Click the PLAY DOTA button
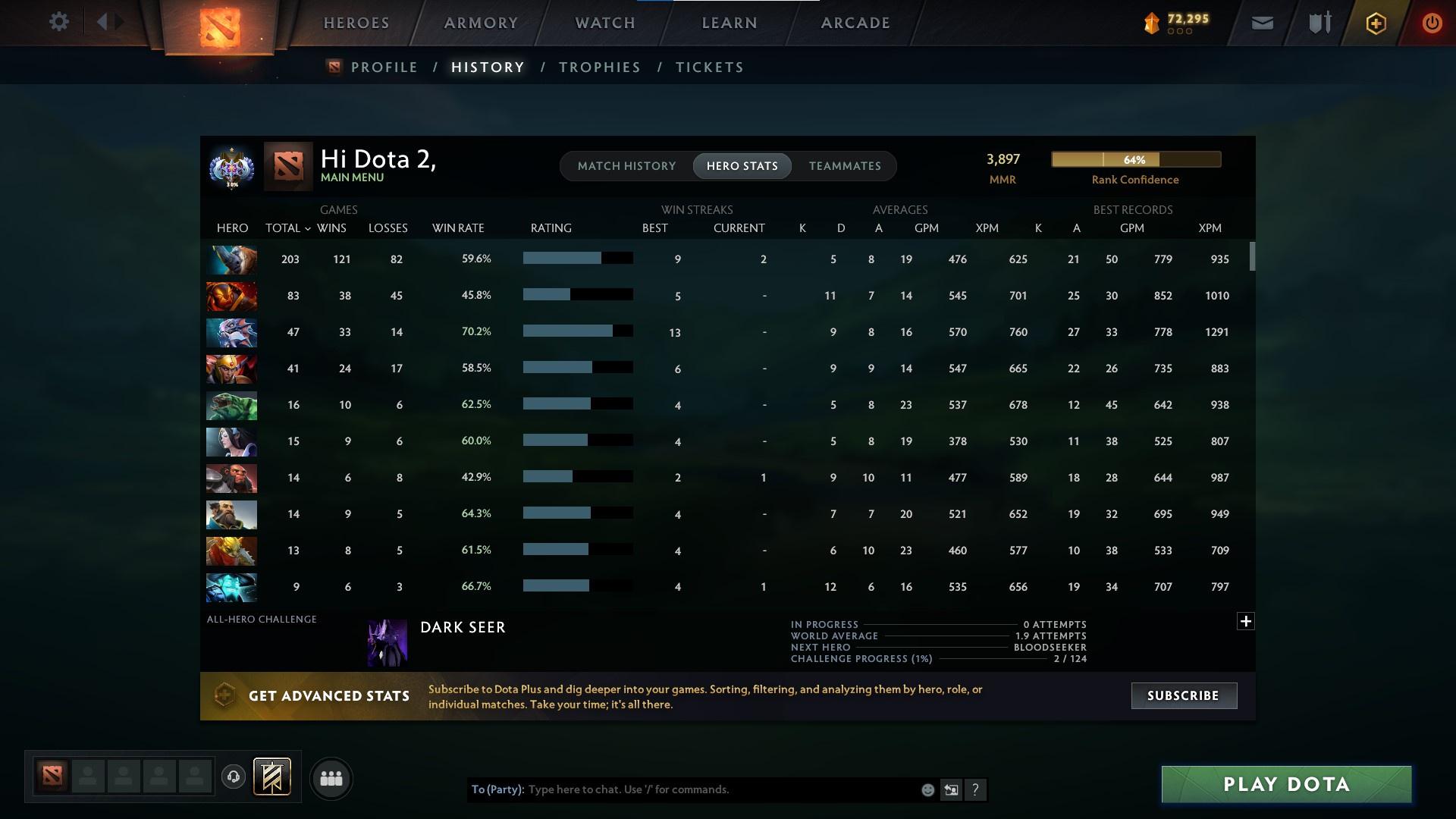The width and height of the screenshot is (1456, 819). [x=1285, y=784]
